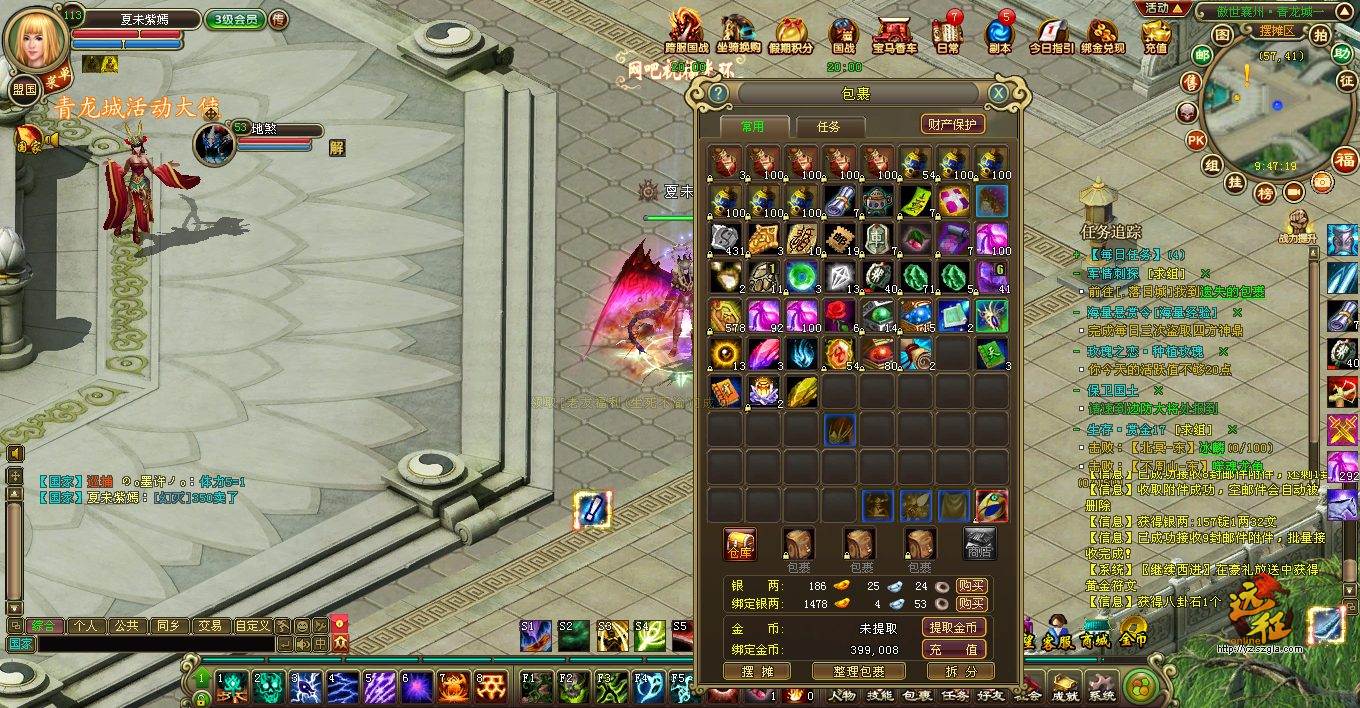Close the 包裹 inventory window
The width and height of the screenshot is (1360, 708).
(998, 94)
